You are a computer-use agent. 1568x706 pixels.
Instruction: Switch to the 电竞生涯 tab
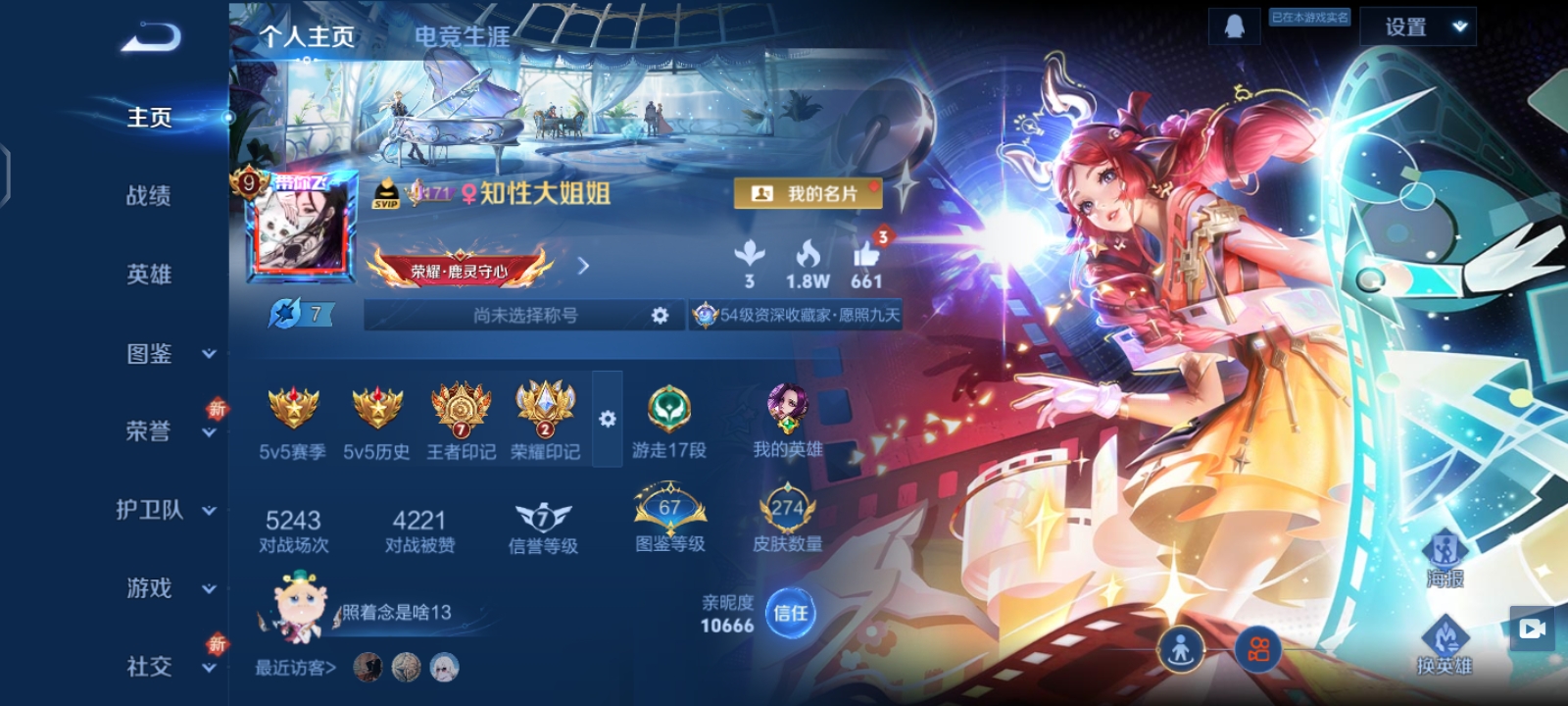pos(462,37)
